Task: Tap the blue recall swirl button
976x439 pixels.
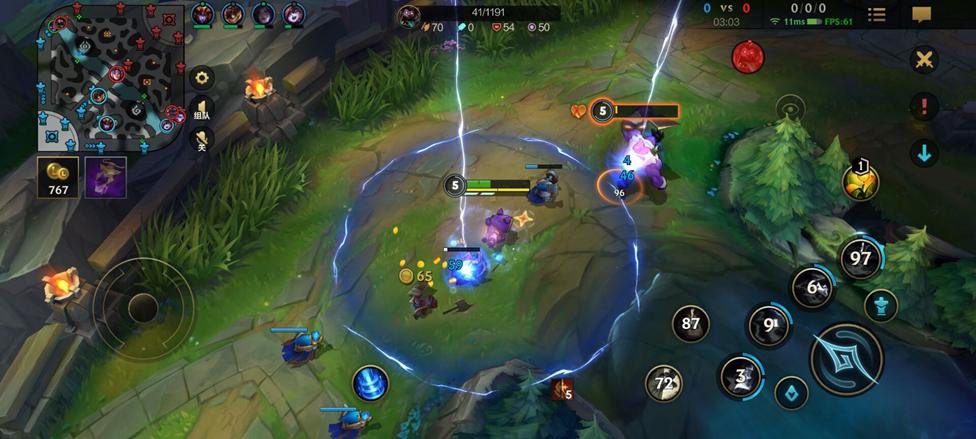Action: tap(371, 384)
